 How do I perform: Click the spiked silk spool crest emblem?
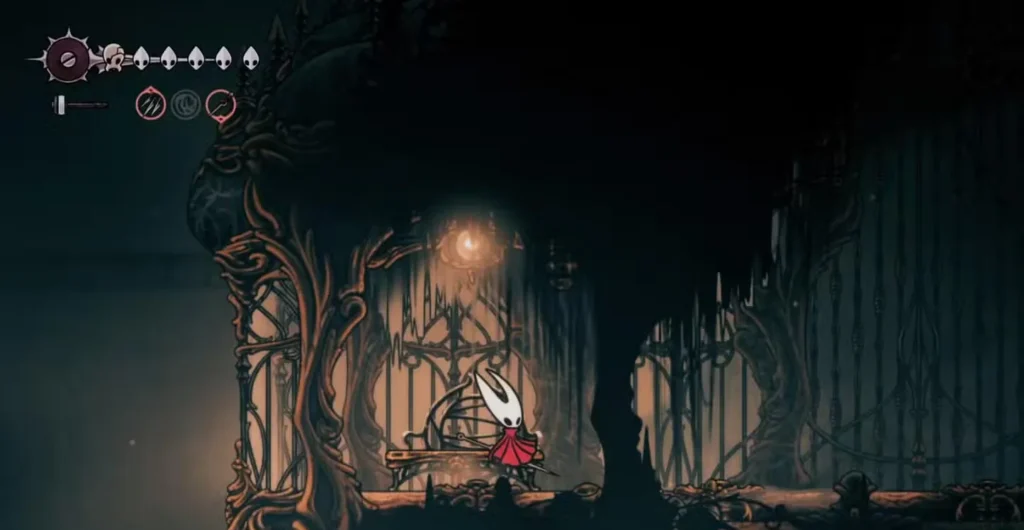click(x=68, y=60)
